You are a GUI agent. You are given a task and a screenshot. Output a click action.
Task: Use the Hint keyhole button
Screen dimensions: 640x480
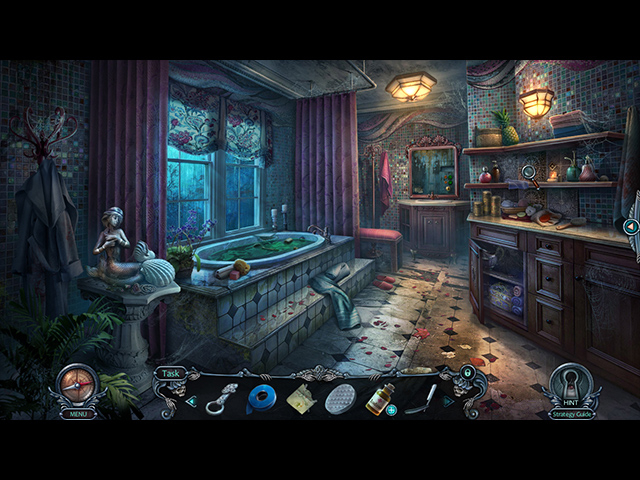(x=571, y=384)
